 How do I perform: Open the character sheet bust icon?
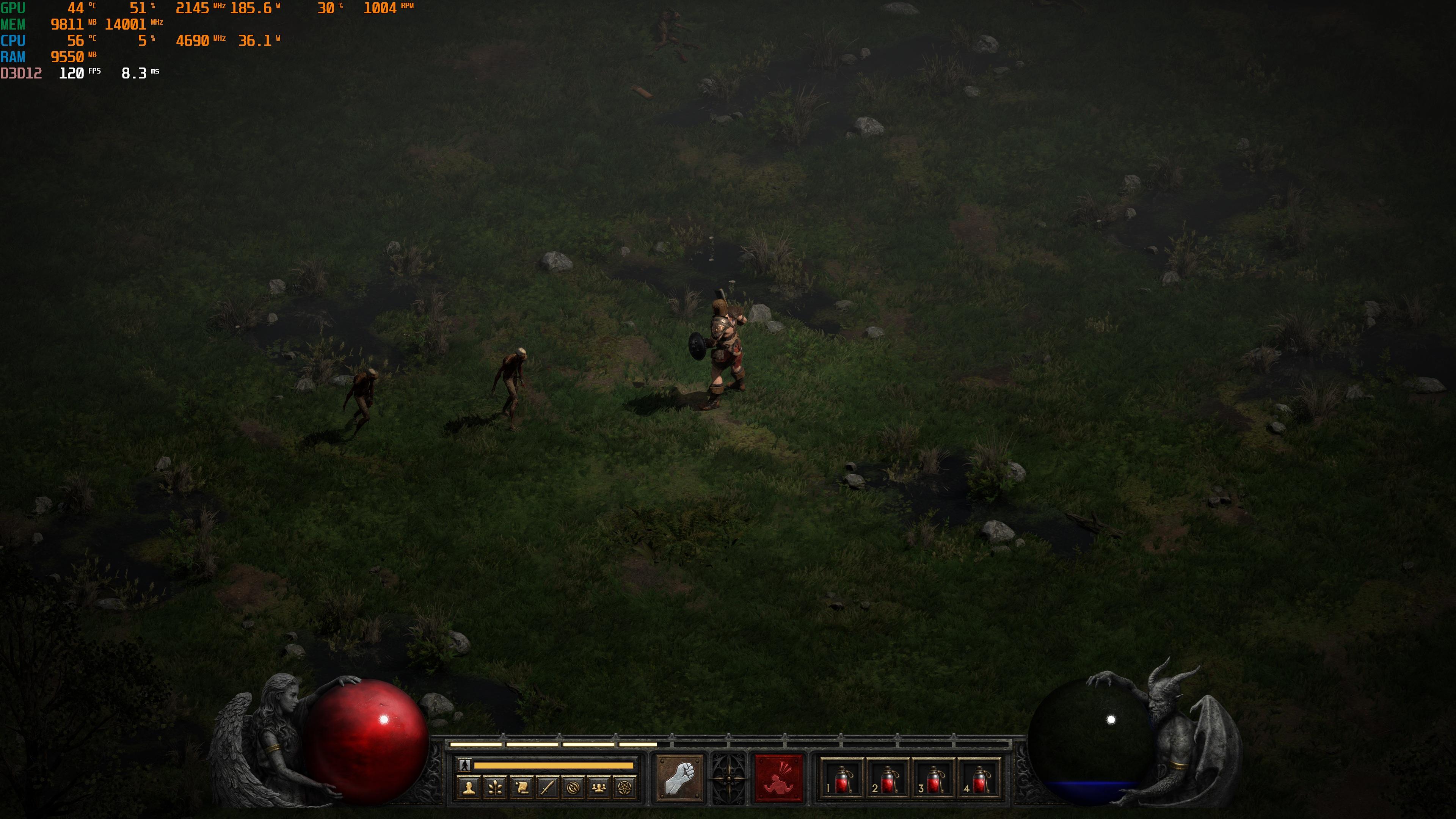[469, 788]
